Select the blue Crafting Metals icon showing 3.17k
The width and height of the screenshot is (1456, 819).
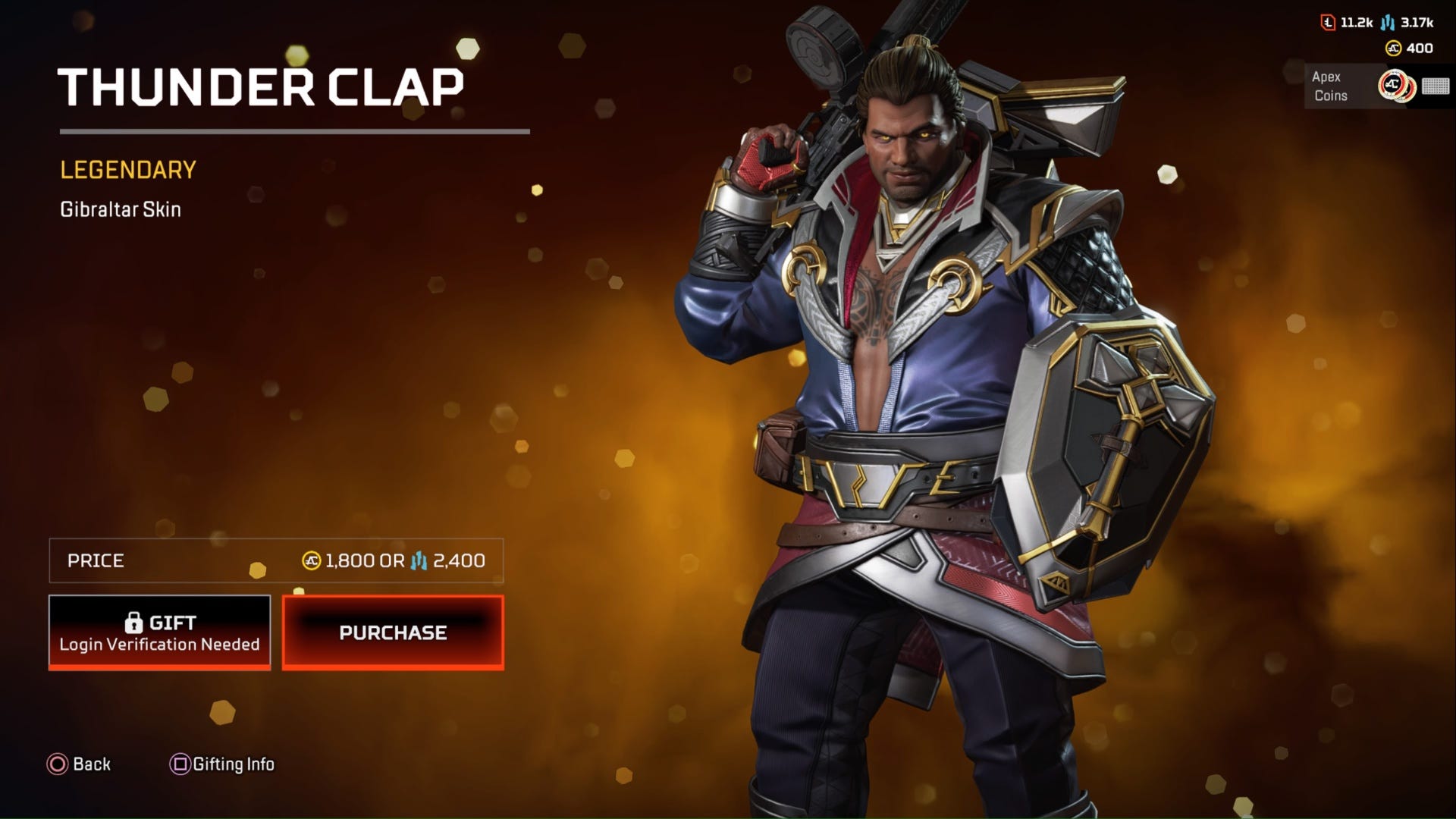click(1387, 23)
